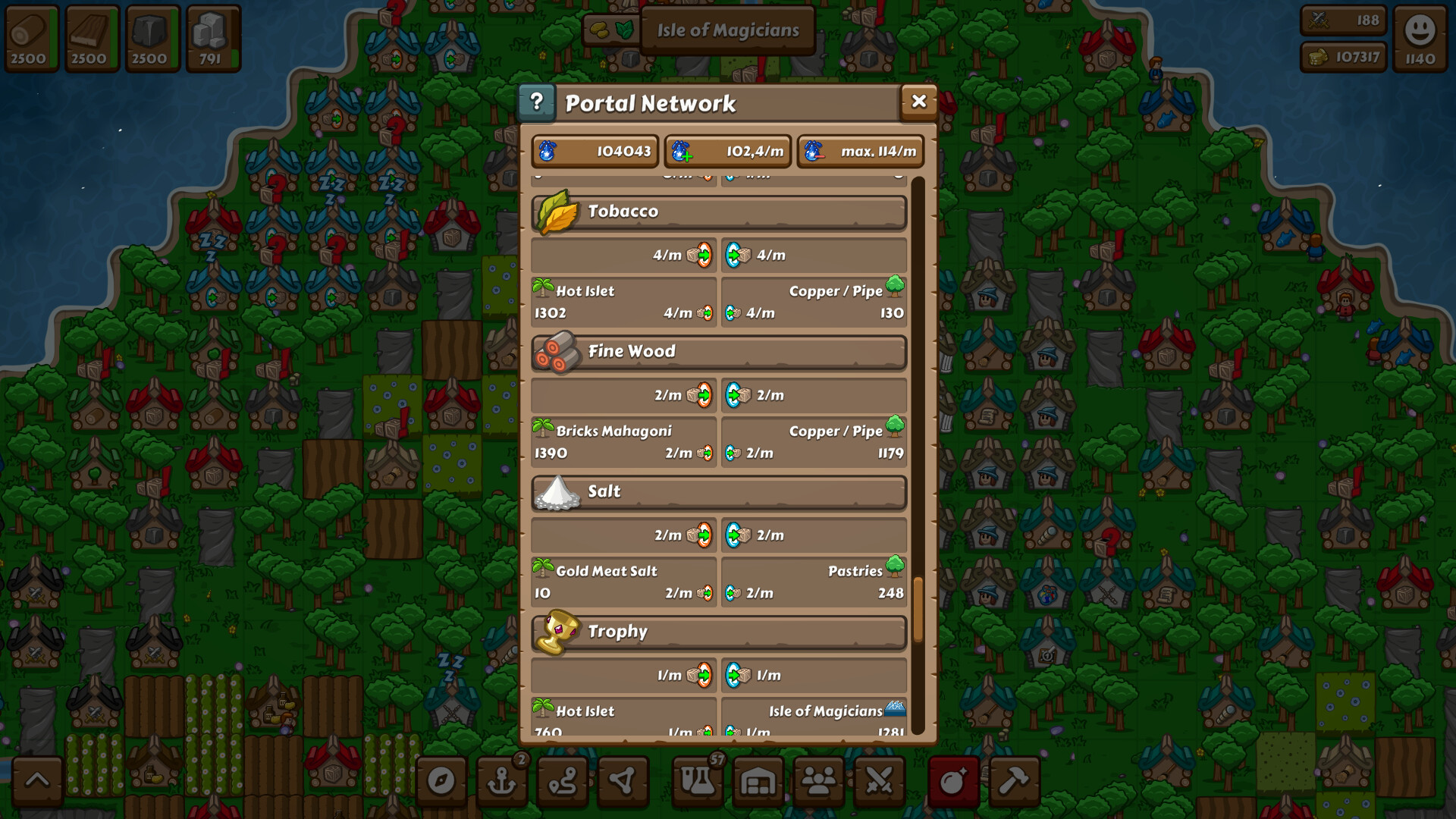Toggle the Salt transfer direction arrow

(703, 535)
